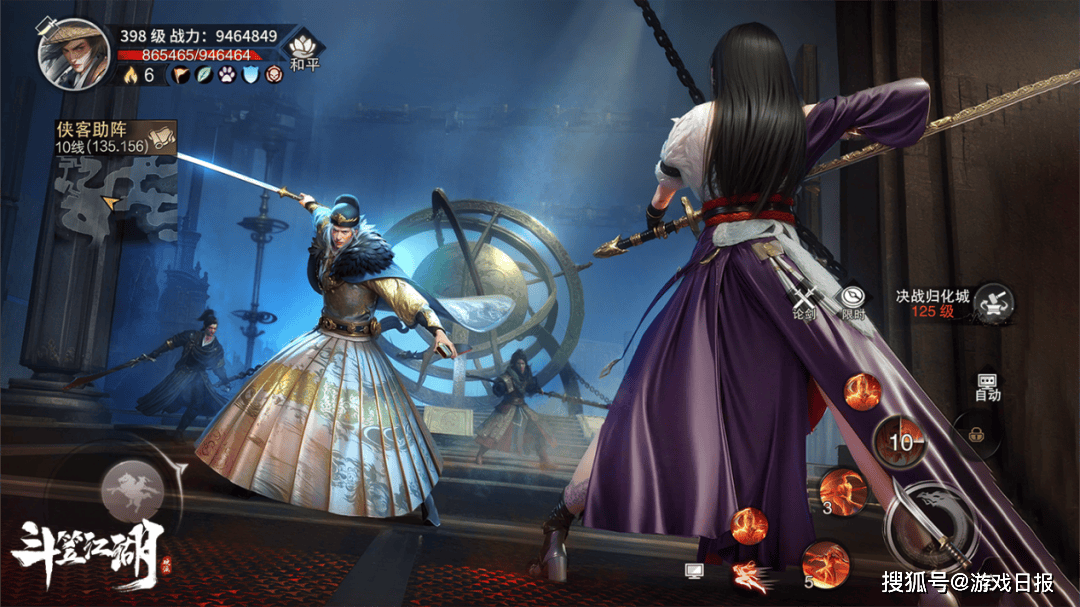The image size is (1080, 607).
Task: Select the paw print buff icon
Action: pos(228,75)
